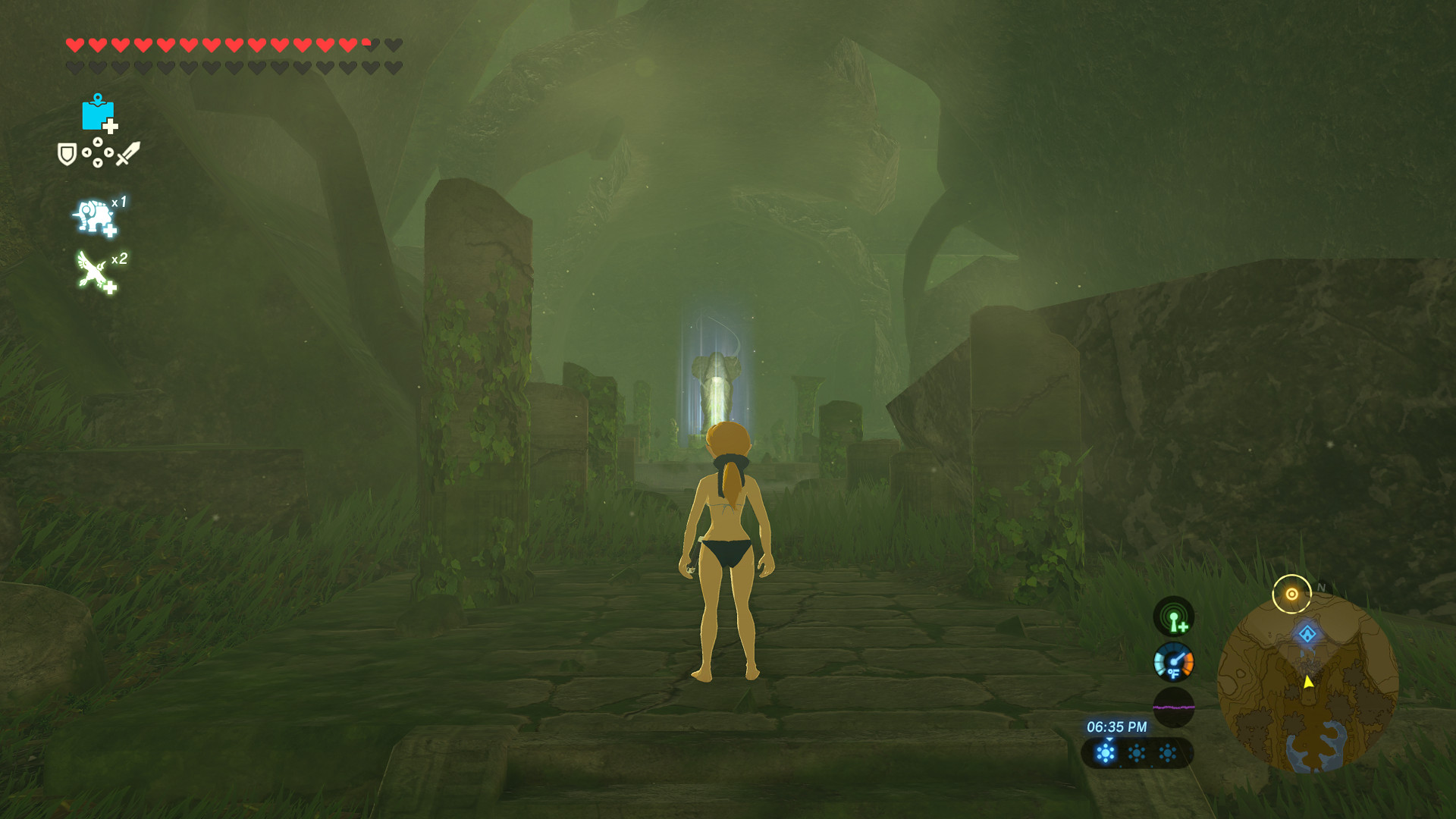1456x819 pixels.
Task: Expand the d-pad selector up arrow
Action: [x=97, y=141]
